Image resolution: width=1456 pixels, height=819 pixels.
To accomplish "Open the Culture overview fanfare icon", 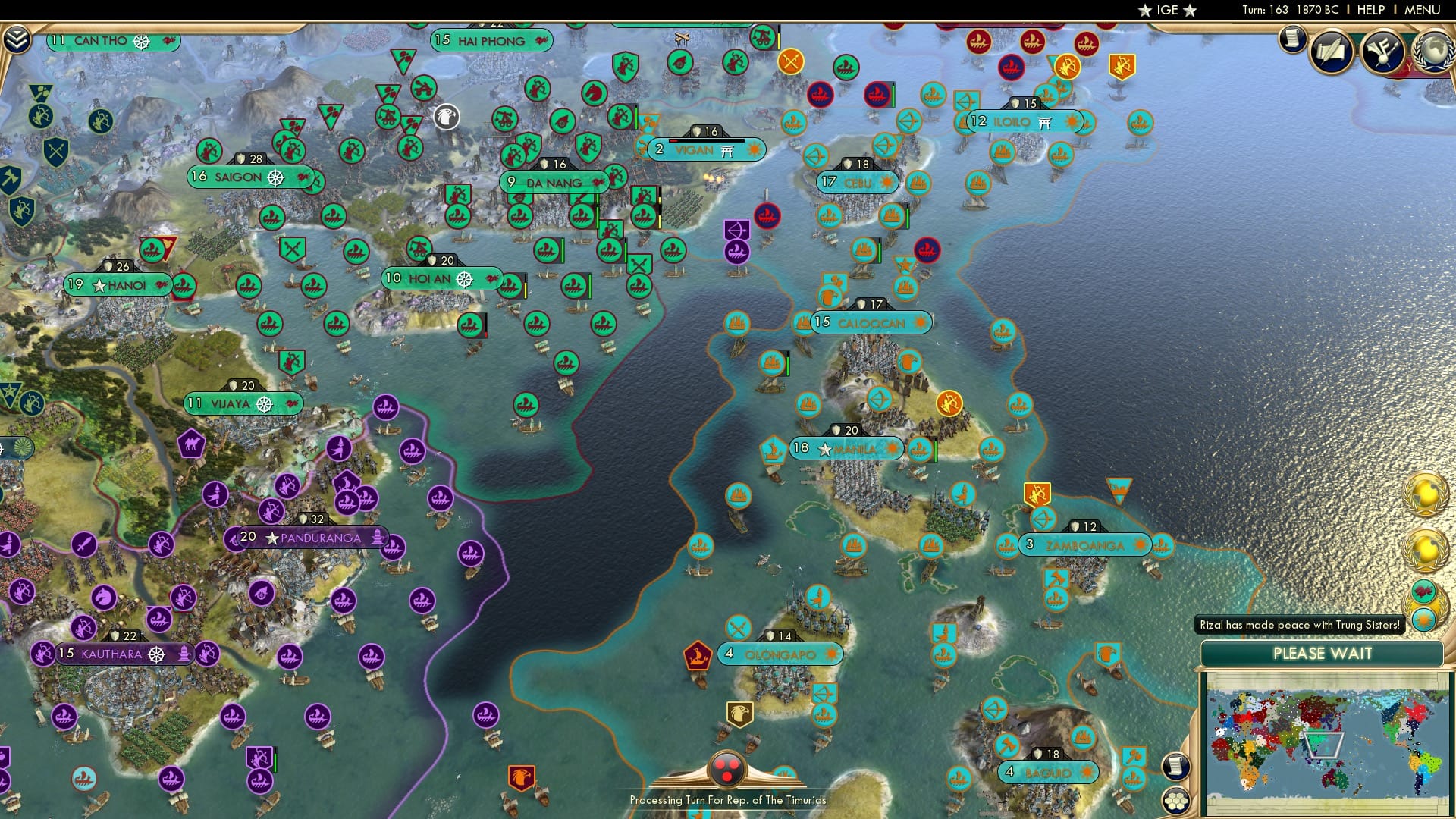I will coord(1380,50).
